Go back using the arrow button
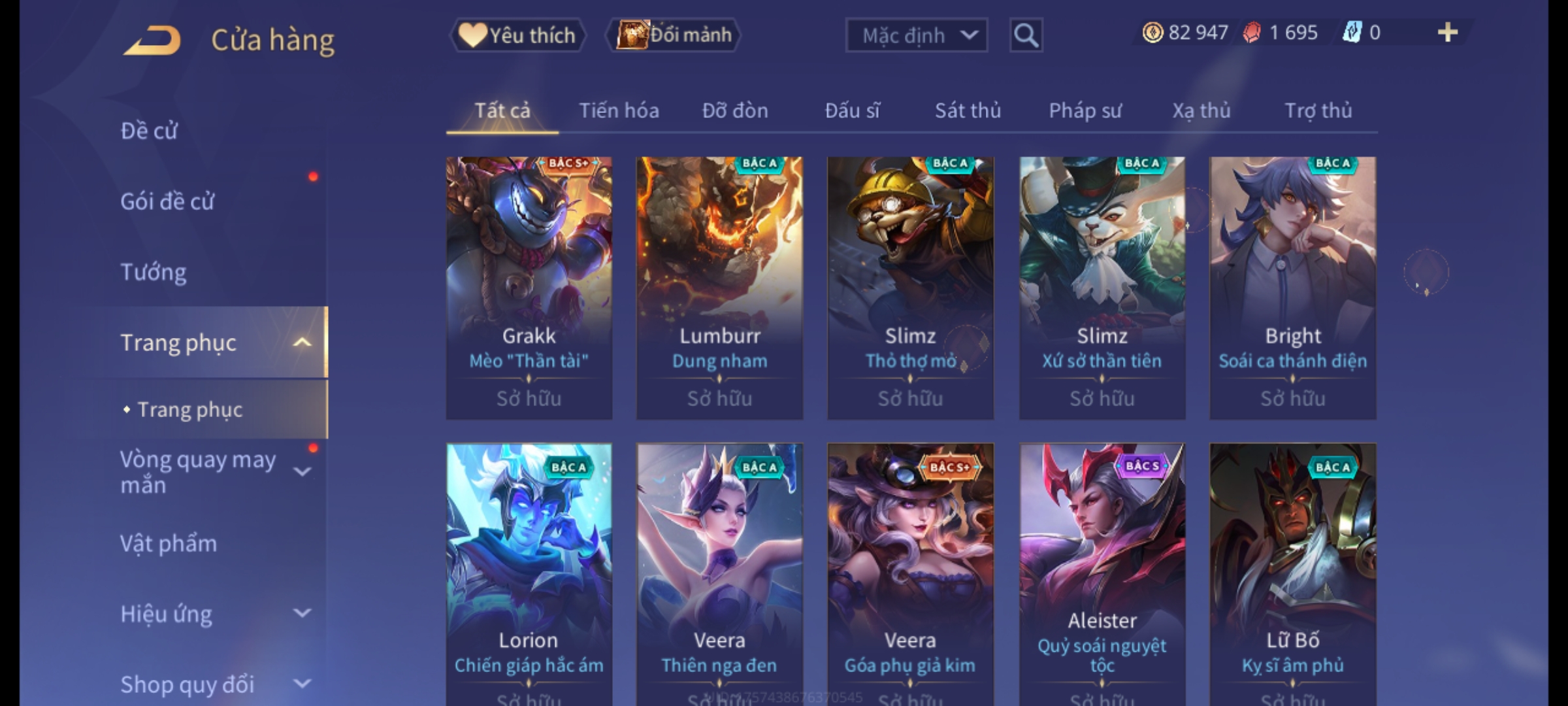1568x706 pixels. click(152, 41)
